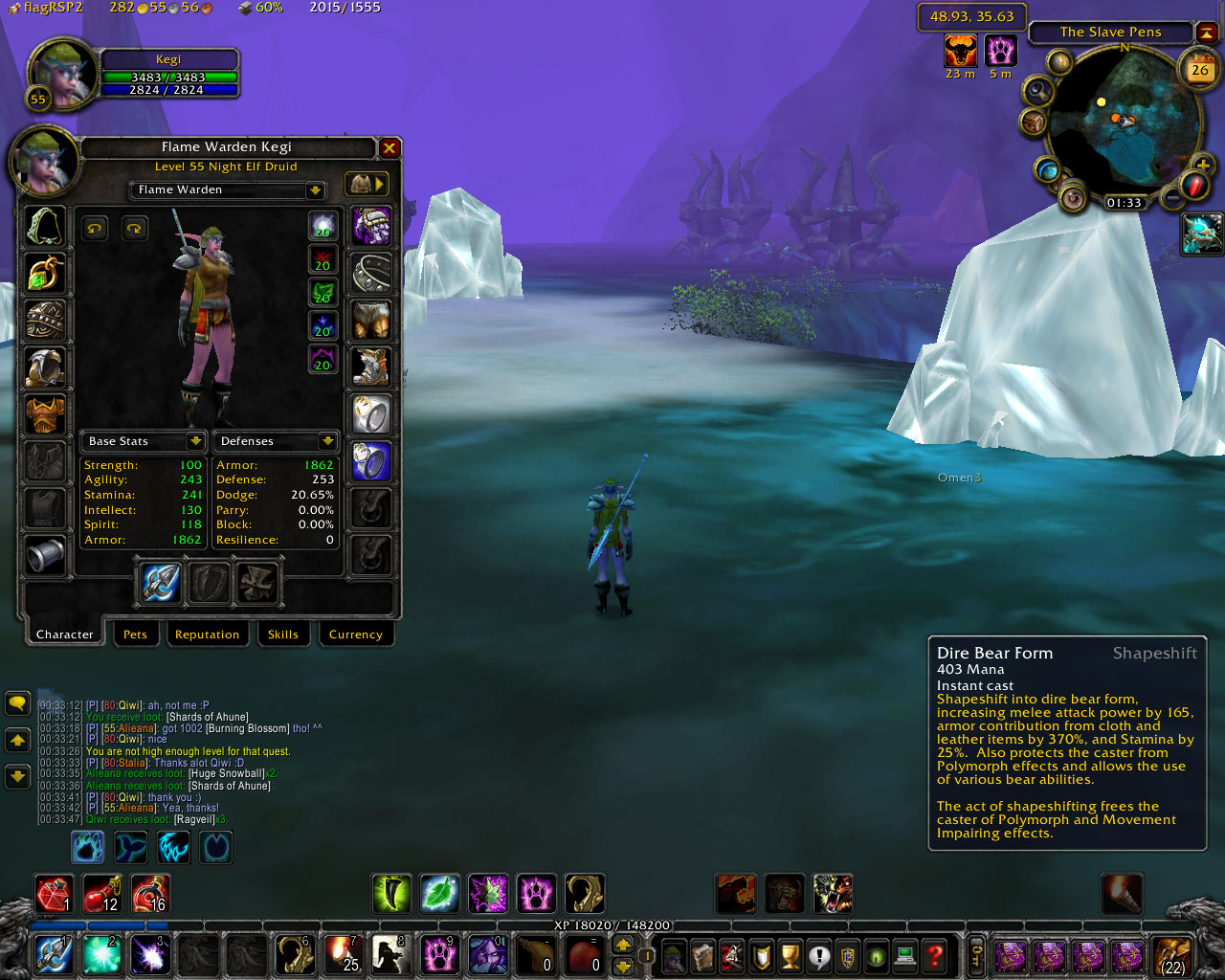
Task: Open the chat menu speech bubble button
Action: [17, 704]
